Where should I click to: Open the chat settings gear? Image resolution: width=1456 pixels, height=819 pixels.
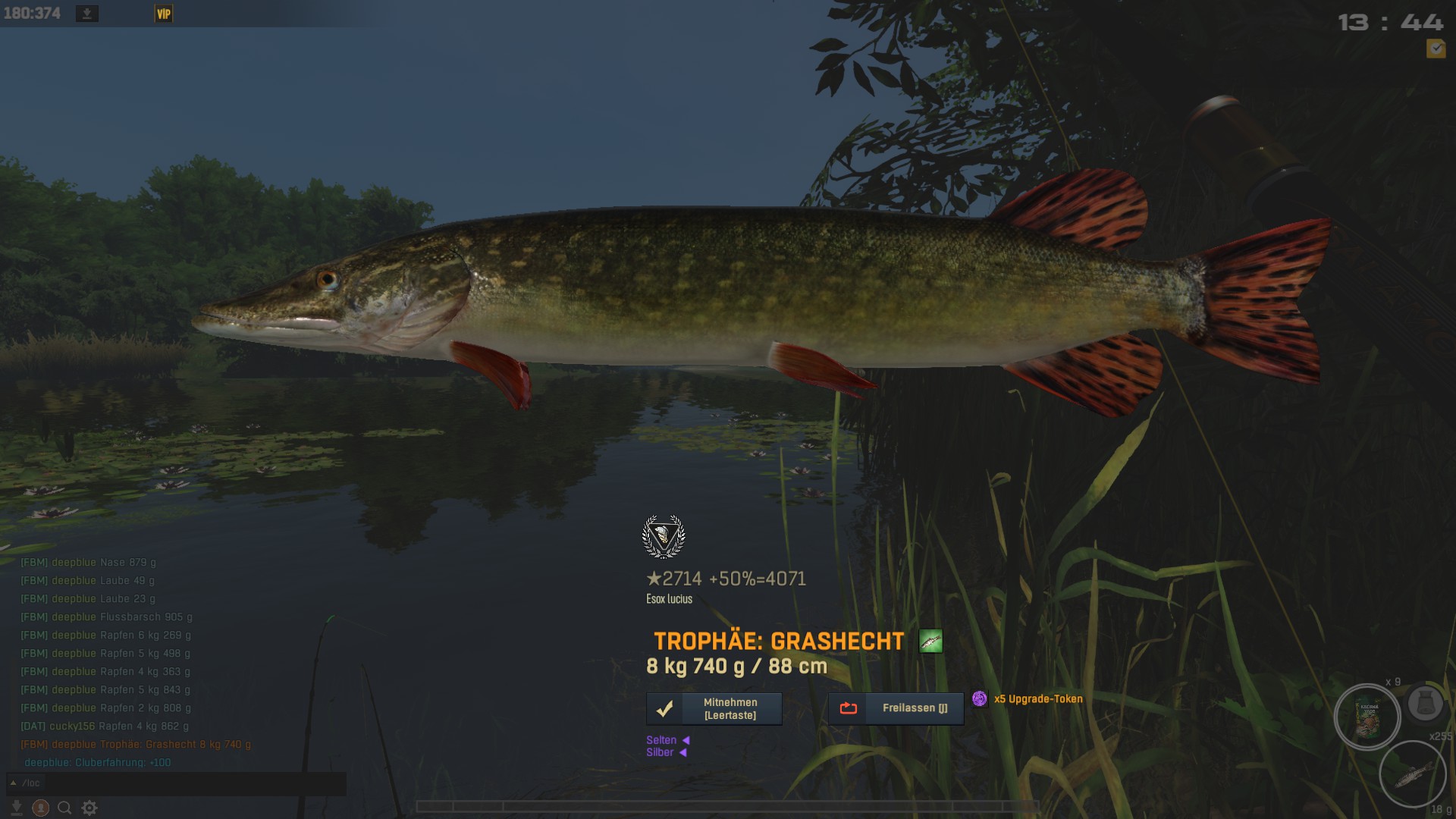click(x=89, y=808)
